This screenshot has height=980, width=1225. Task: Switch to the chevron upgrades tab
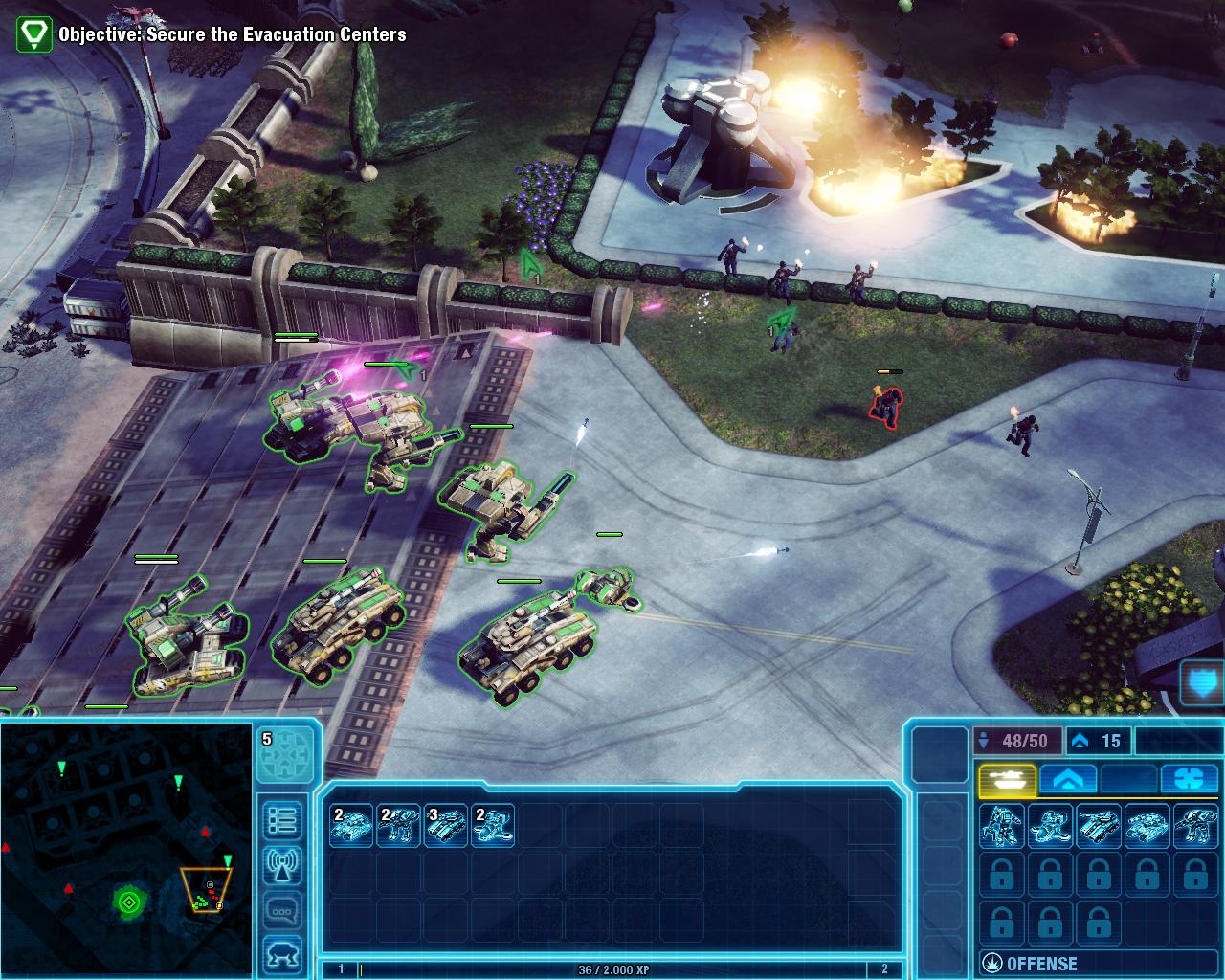[1067, 779]
